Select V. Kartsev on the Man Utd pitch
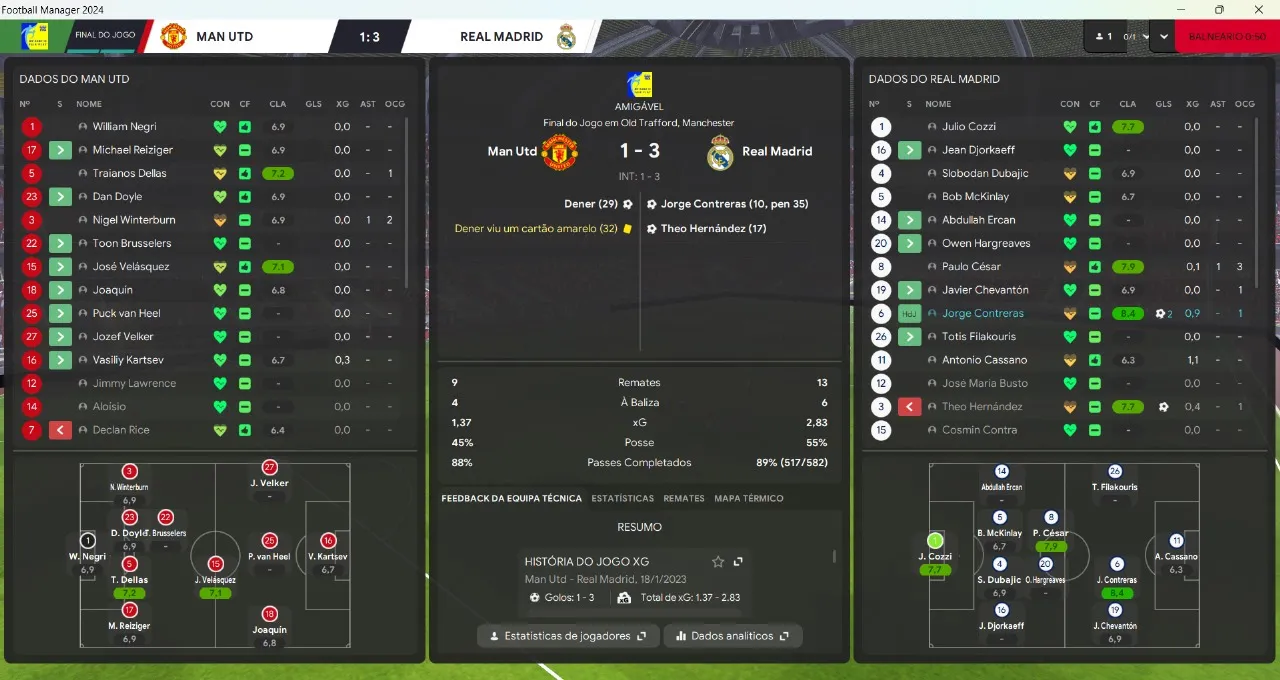 [x=328, y=542]
